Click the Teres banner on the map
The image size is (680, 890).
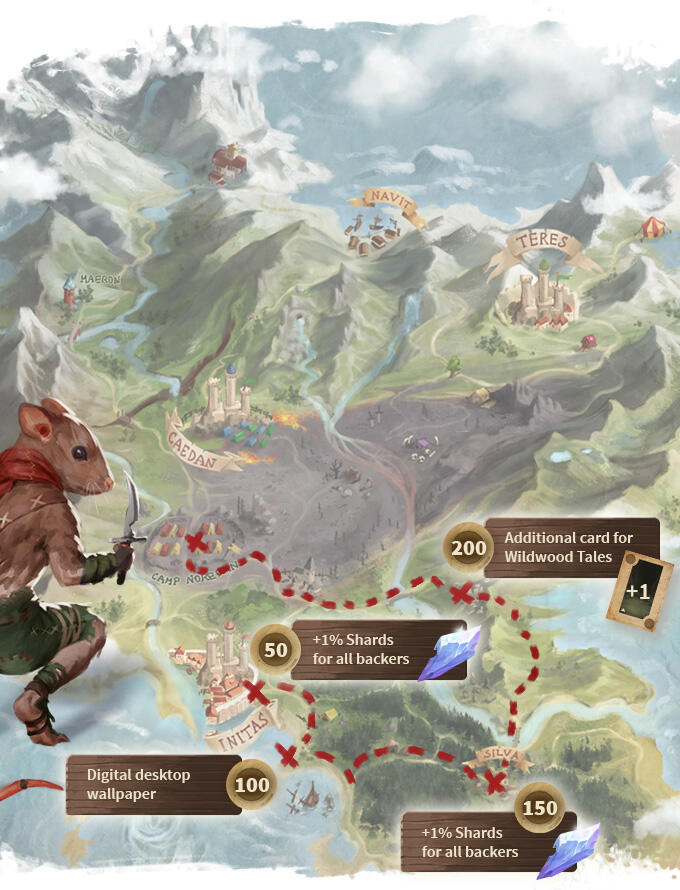point(543,243)
